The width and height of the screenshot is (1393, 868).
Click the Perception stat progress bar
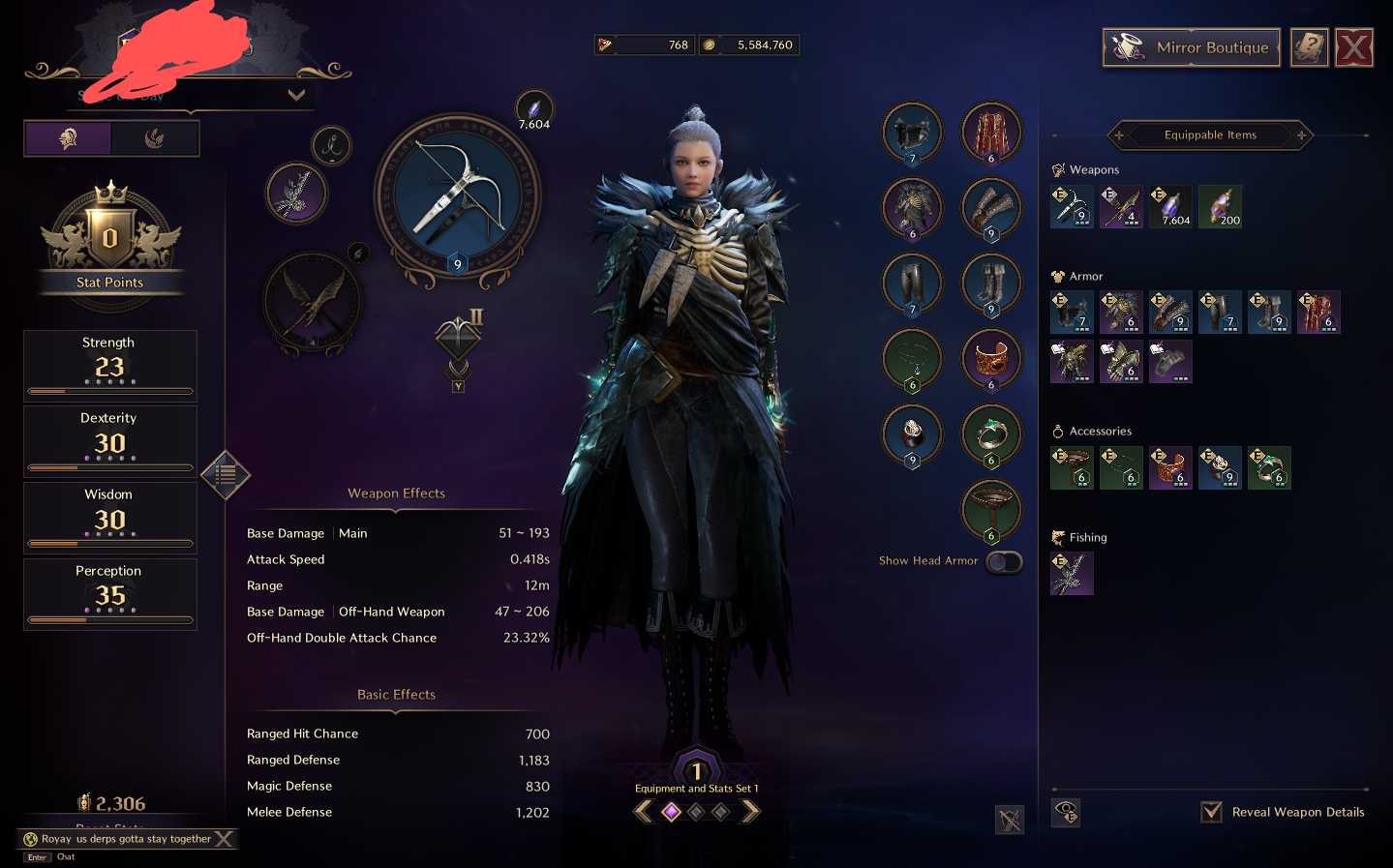[108, 620]
